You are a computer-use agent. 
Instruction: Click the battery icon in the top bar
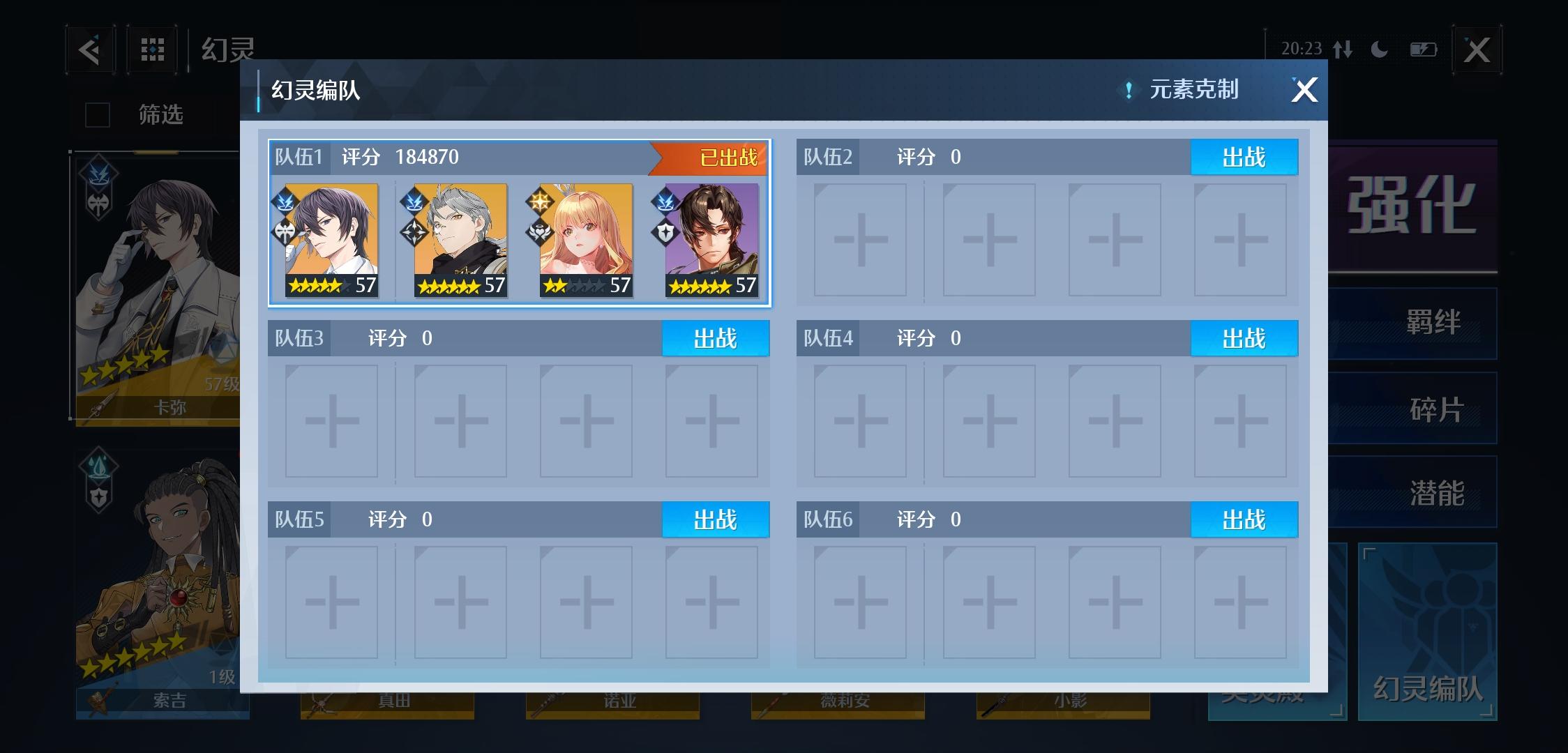(x=1426, y=49)
